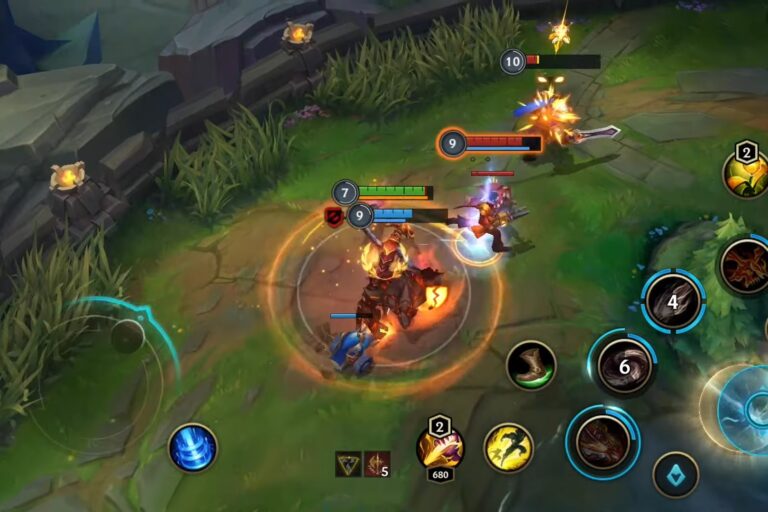This screenshot has height=512, width=768.
Task: Activate the yellow Flash summoner spell
Action: click(508, 447)
